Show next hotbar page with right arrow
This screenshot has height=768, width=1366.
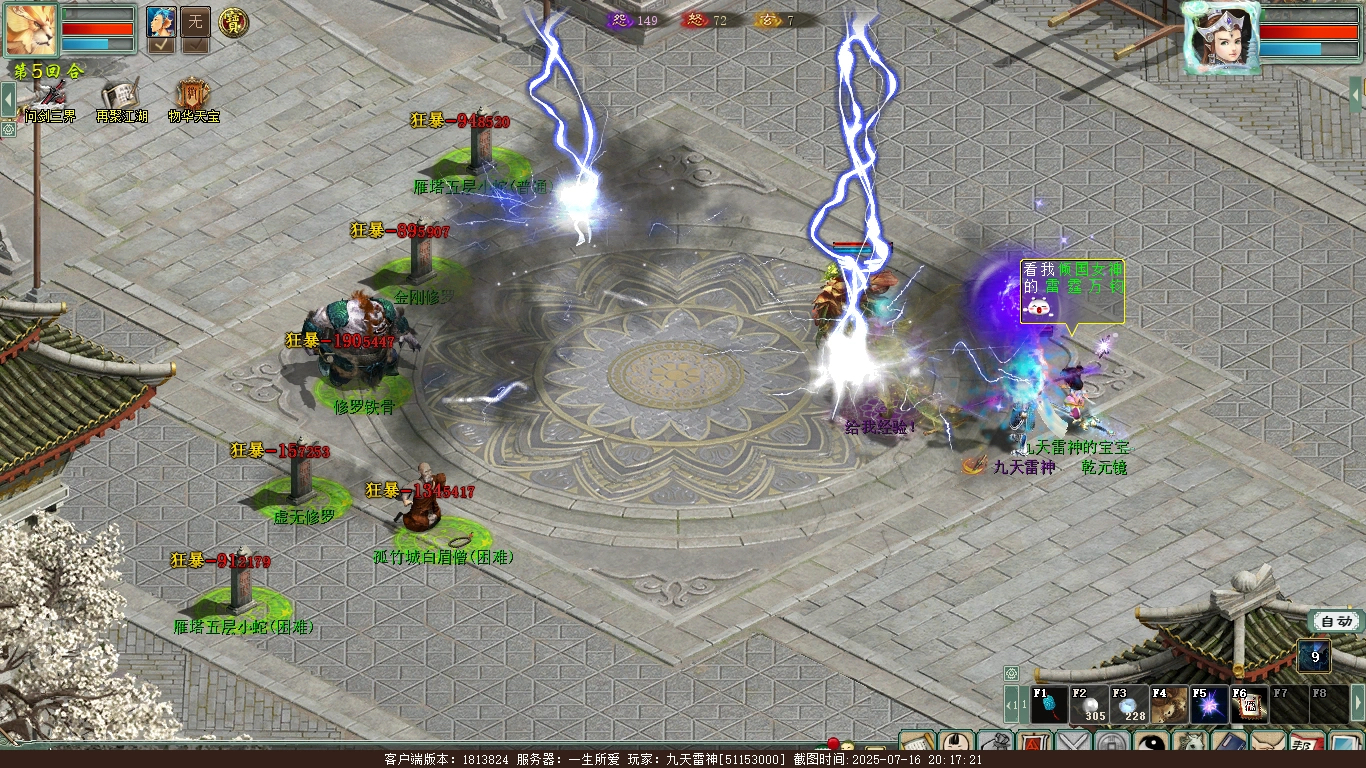point(1357,704)
